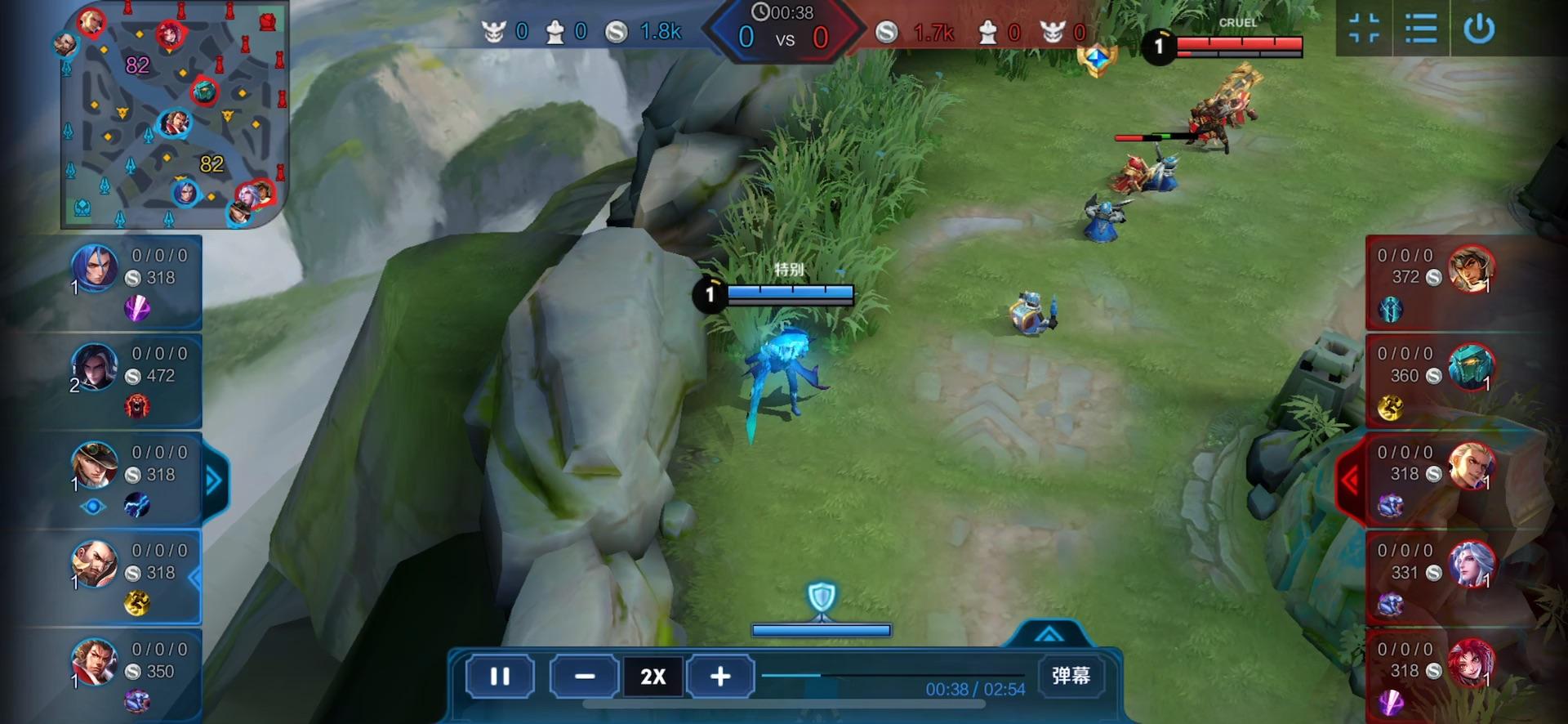Pause the replay playback
This screenshot has width=1568, height=724.
pyautogui.click(x=500, y=677)
